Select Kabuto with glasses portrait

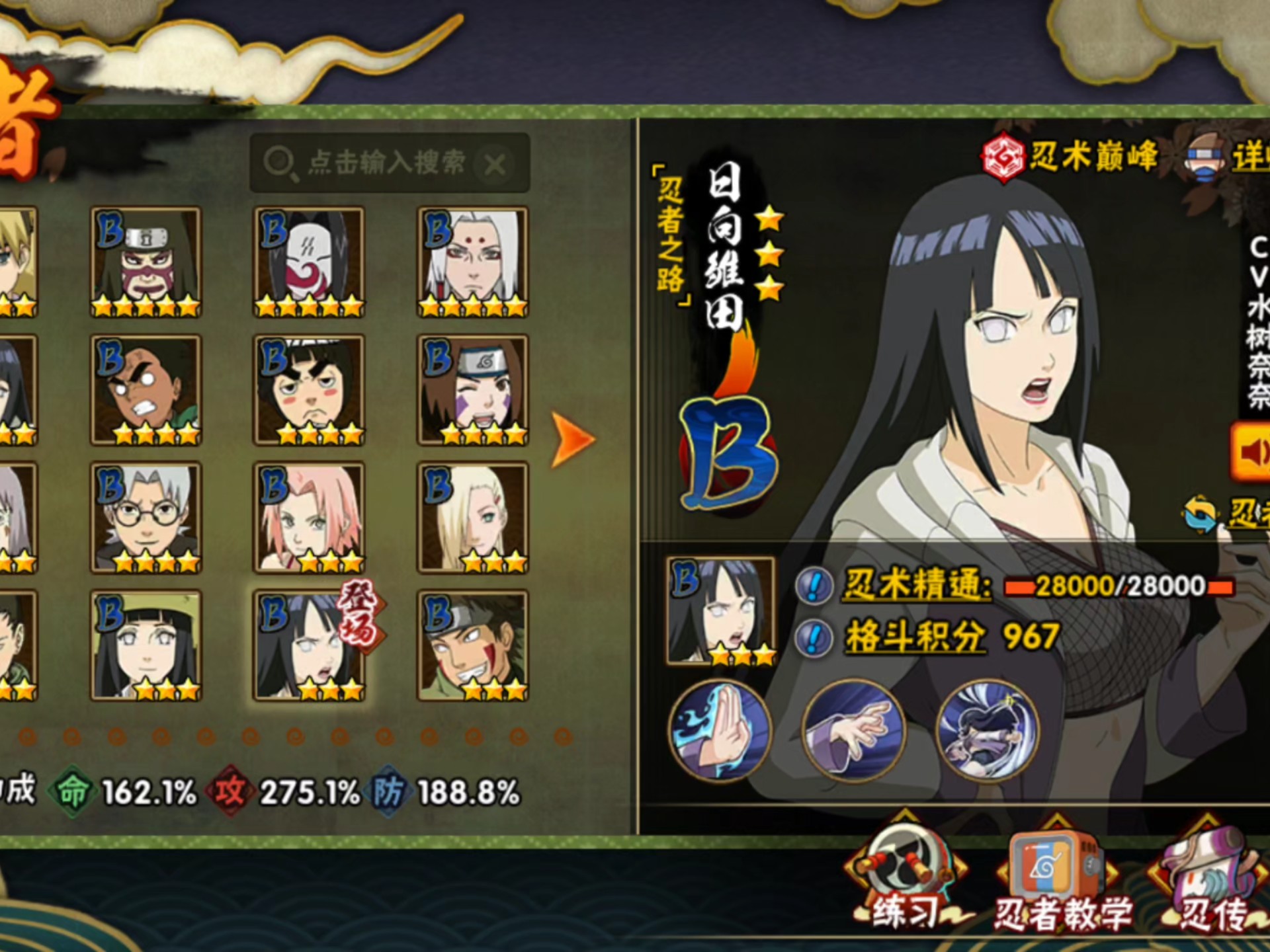[146, 517]
